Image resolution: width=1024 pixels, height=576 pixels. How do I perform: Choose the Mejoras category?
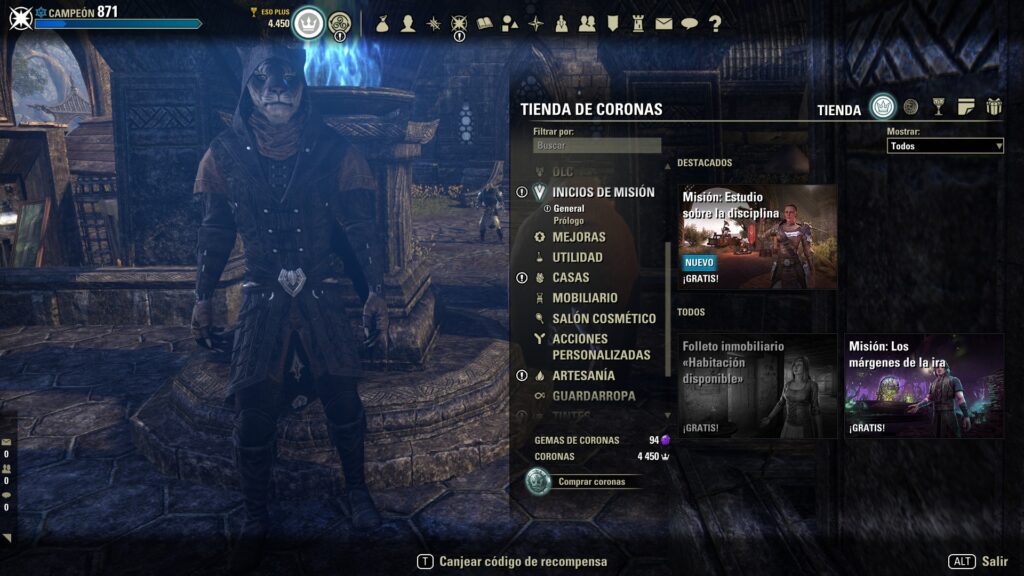pyautogui.click(x=578, y=237)
